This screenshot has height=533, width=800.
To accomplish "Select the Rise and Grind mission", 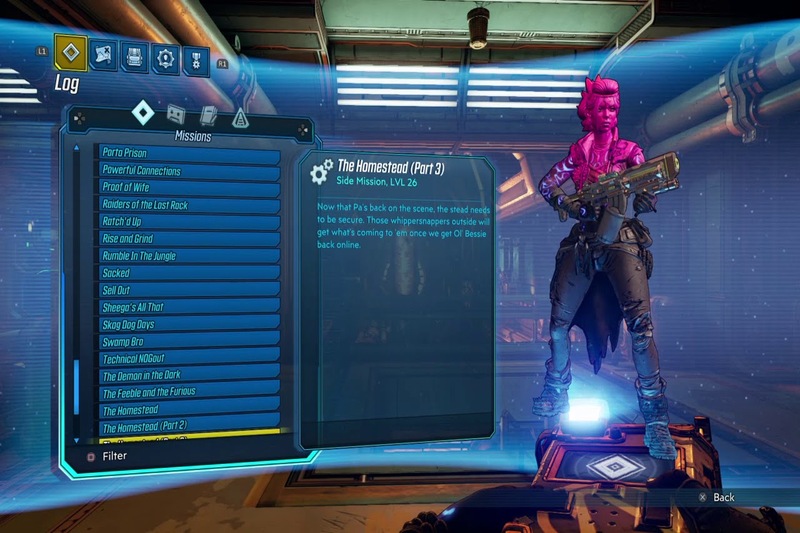I will (188, 238).
